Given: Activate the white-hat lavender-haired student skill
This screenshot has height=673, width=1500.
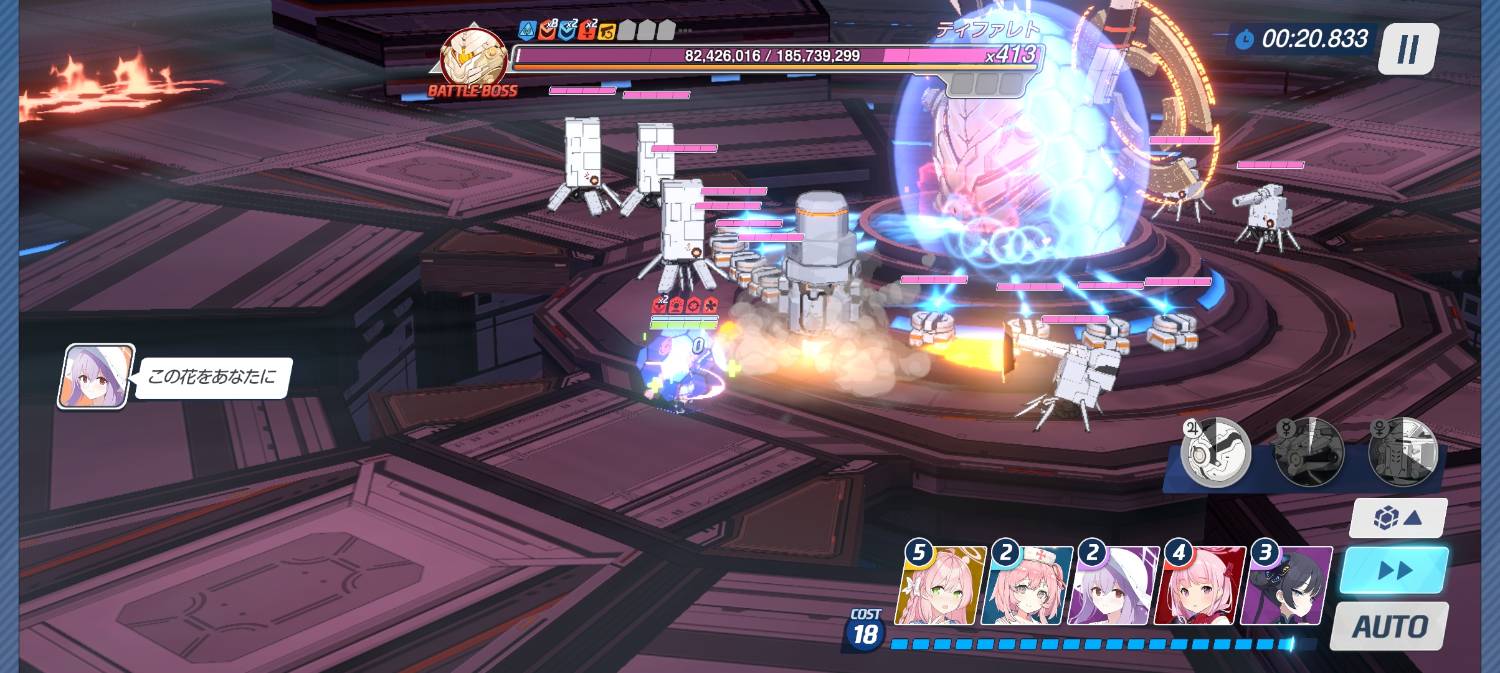Looking at the screenshot, I should coord(1113,586).
